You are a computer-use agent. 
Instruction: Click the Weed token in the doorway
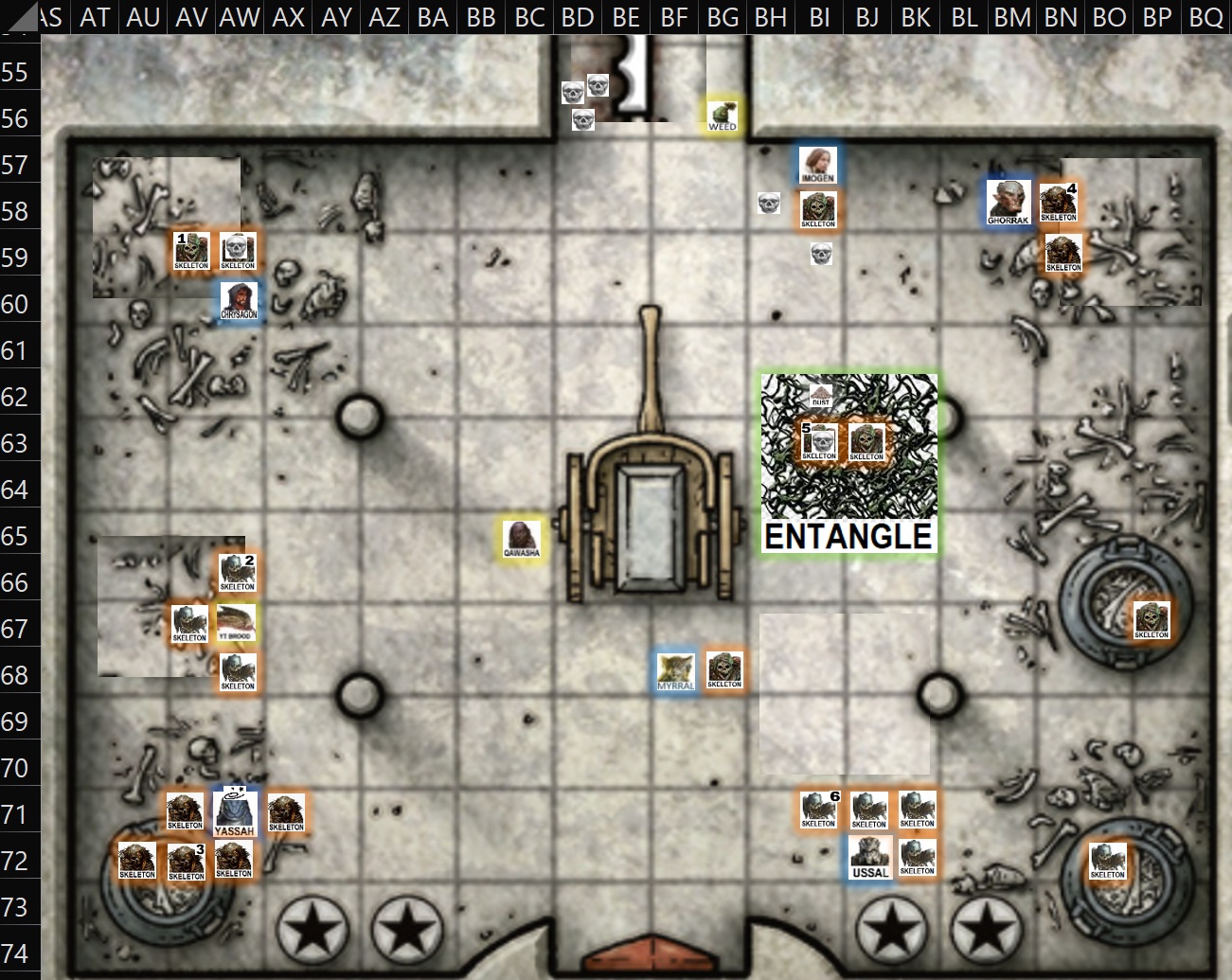721,114
